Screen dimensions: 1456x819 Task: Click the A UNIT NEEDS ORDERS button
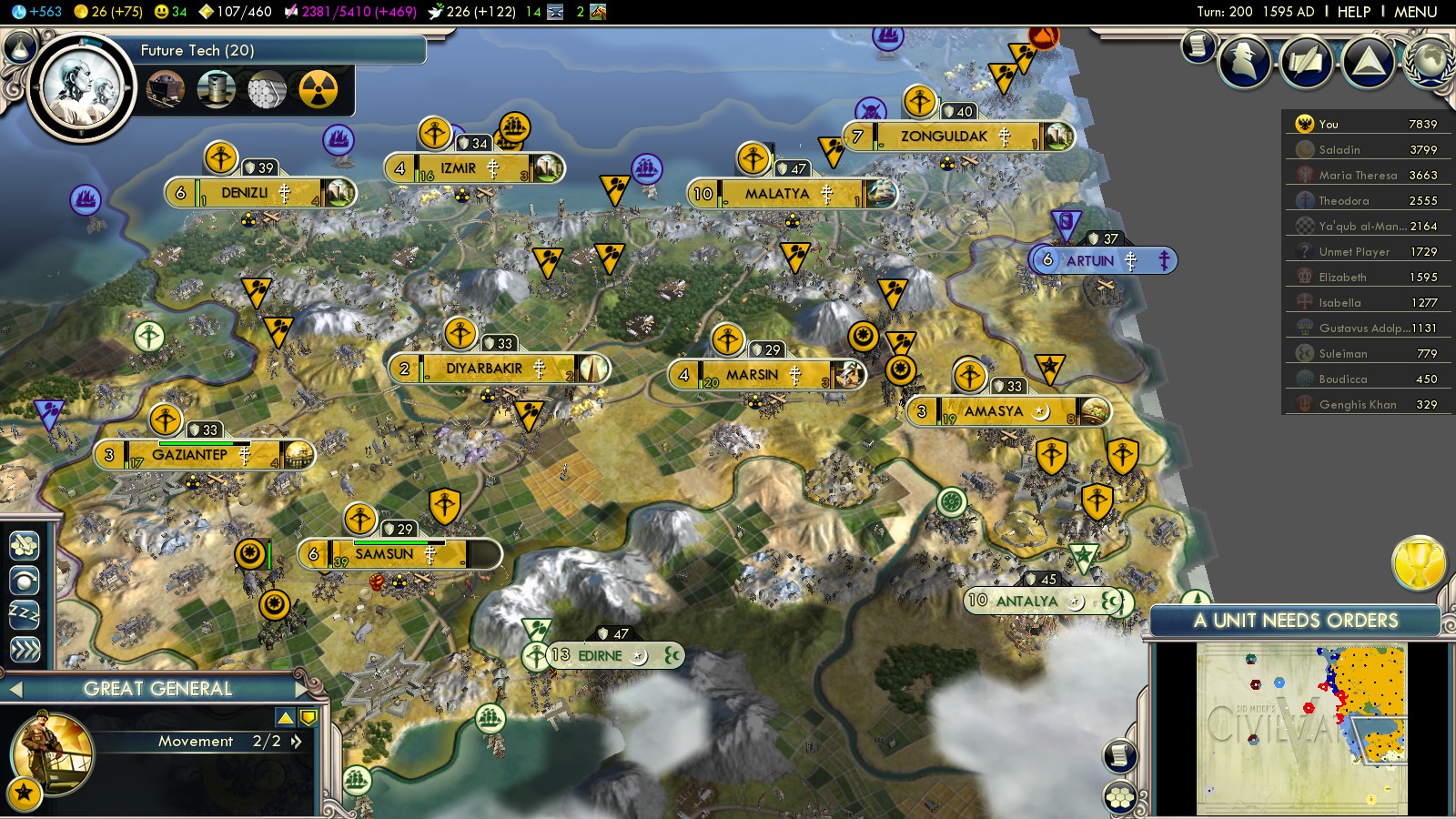click(1295, 621)
